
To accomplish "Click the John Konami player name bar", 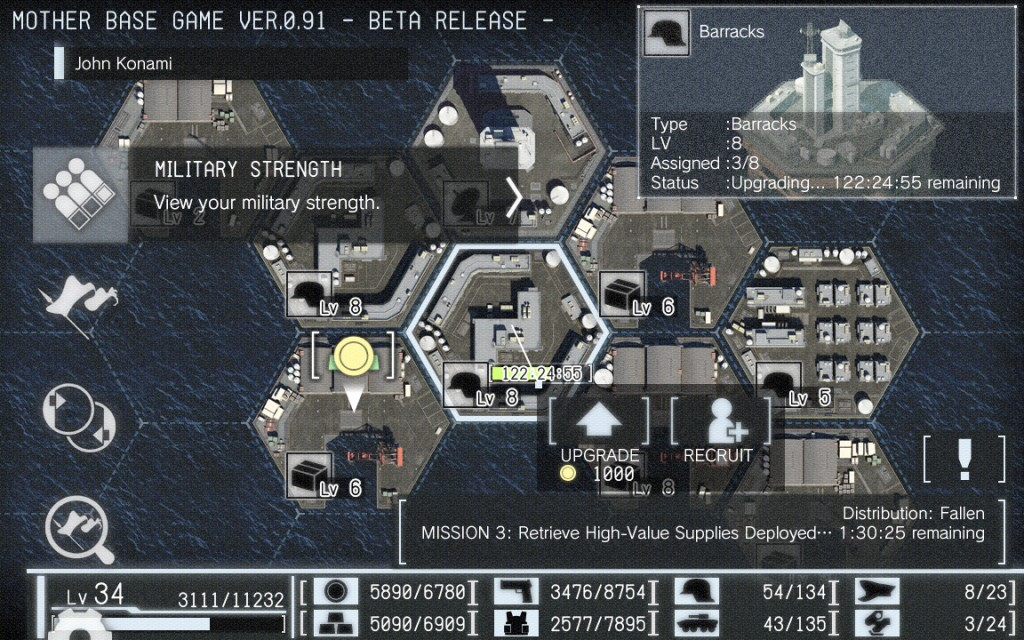I will pos(231,64).
